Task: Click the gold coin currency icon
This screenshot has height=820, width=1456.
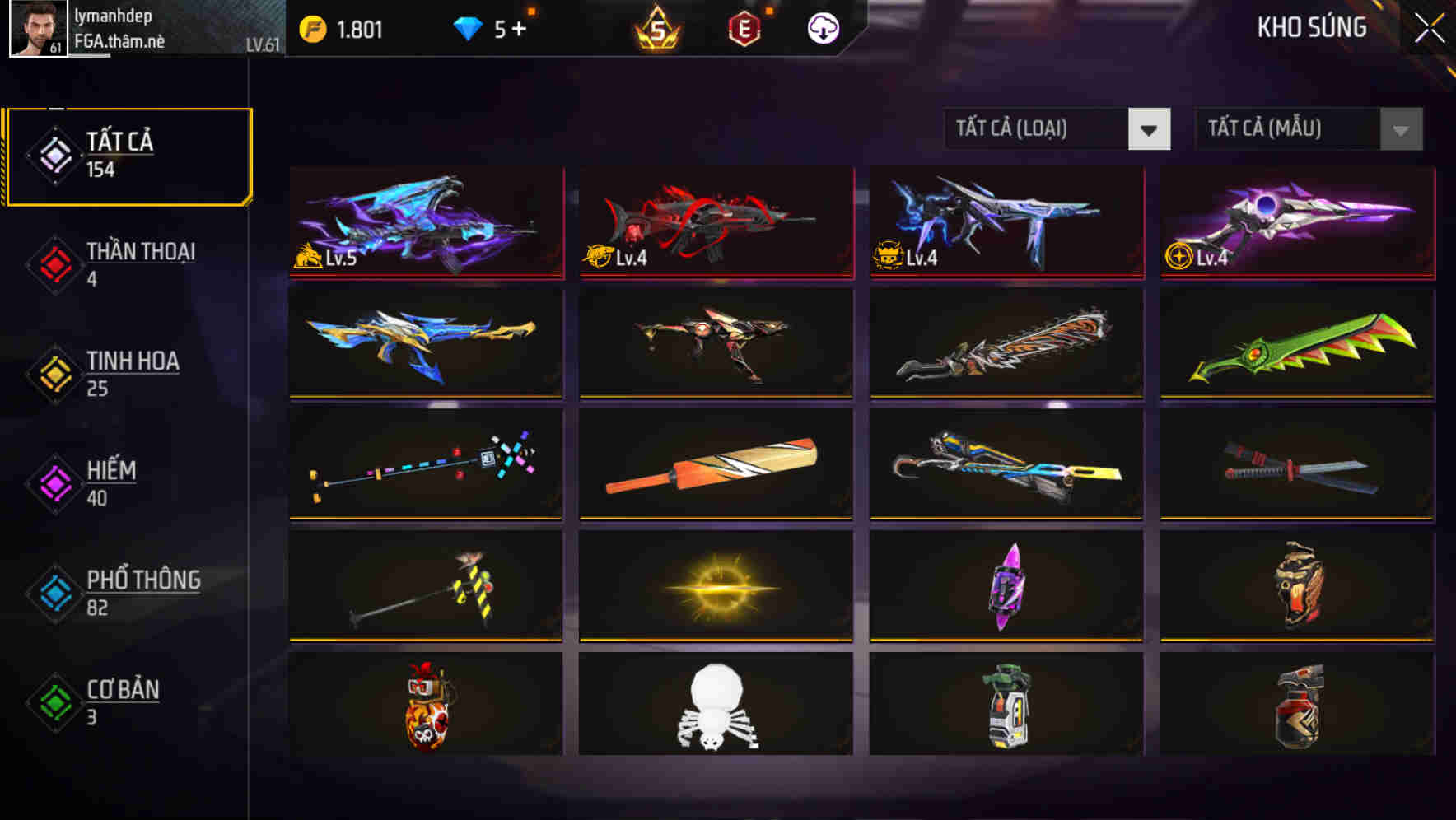Action: [312, 27]
